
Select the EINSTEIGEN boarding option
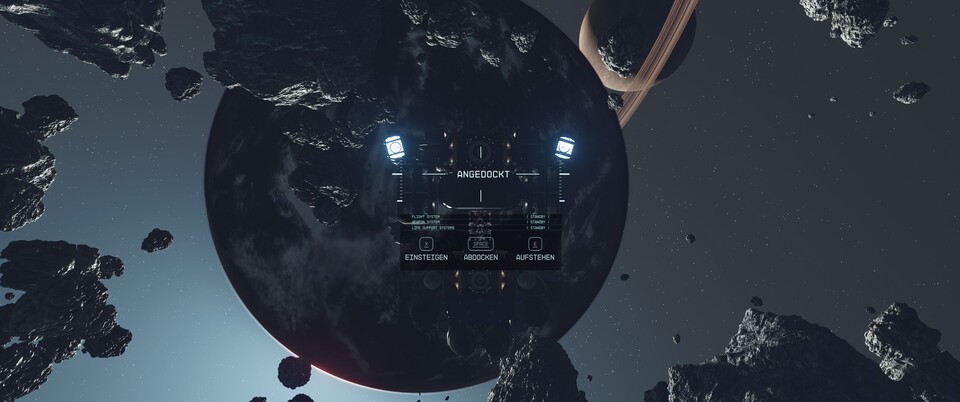pos(426,250)
